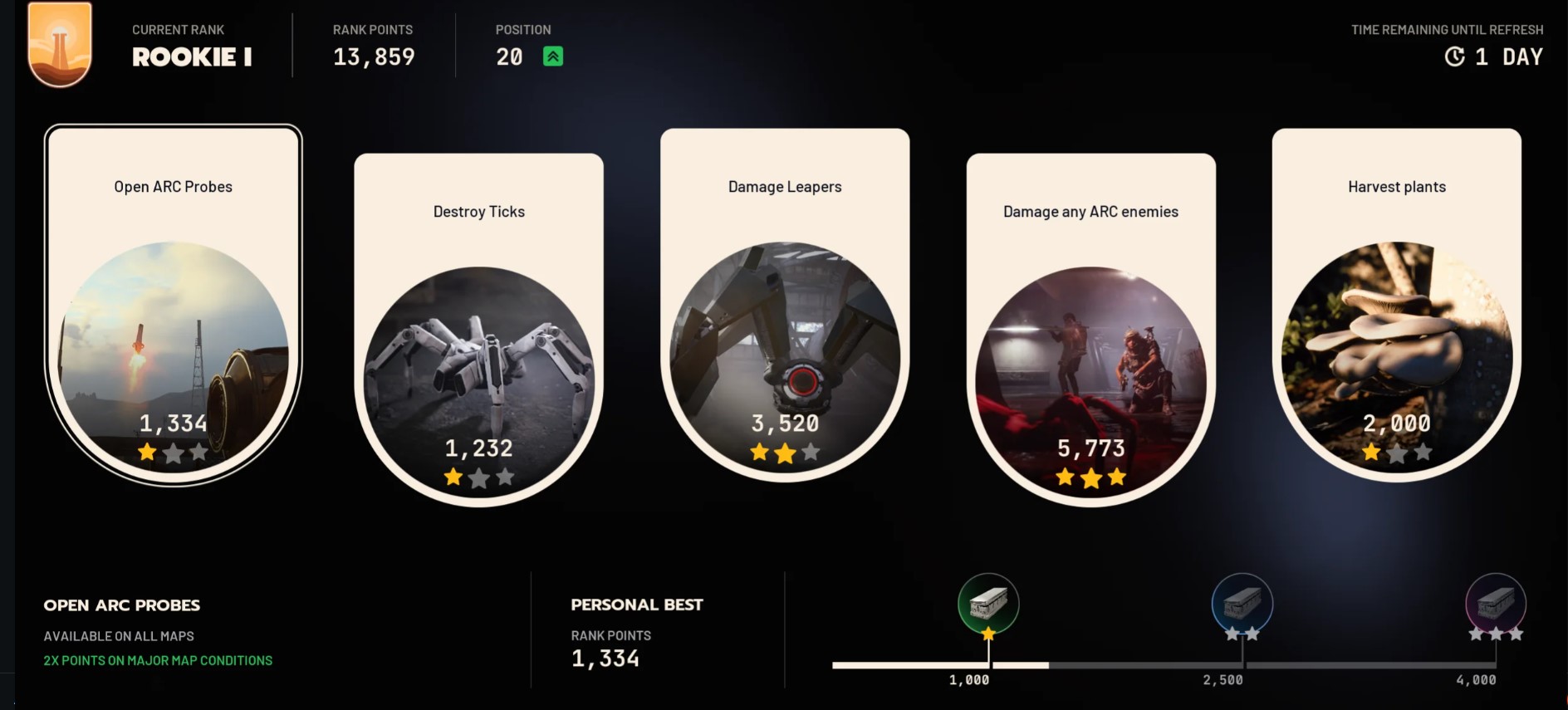1568x710 pixels.
Task: Select the Damage any ARC enemies card
Action: pos(1090,329)
